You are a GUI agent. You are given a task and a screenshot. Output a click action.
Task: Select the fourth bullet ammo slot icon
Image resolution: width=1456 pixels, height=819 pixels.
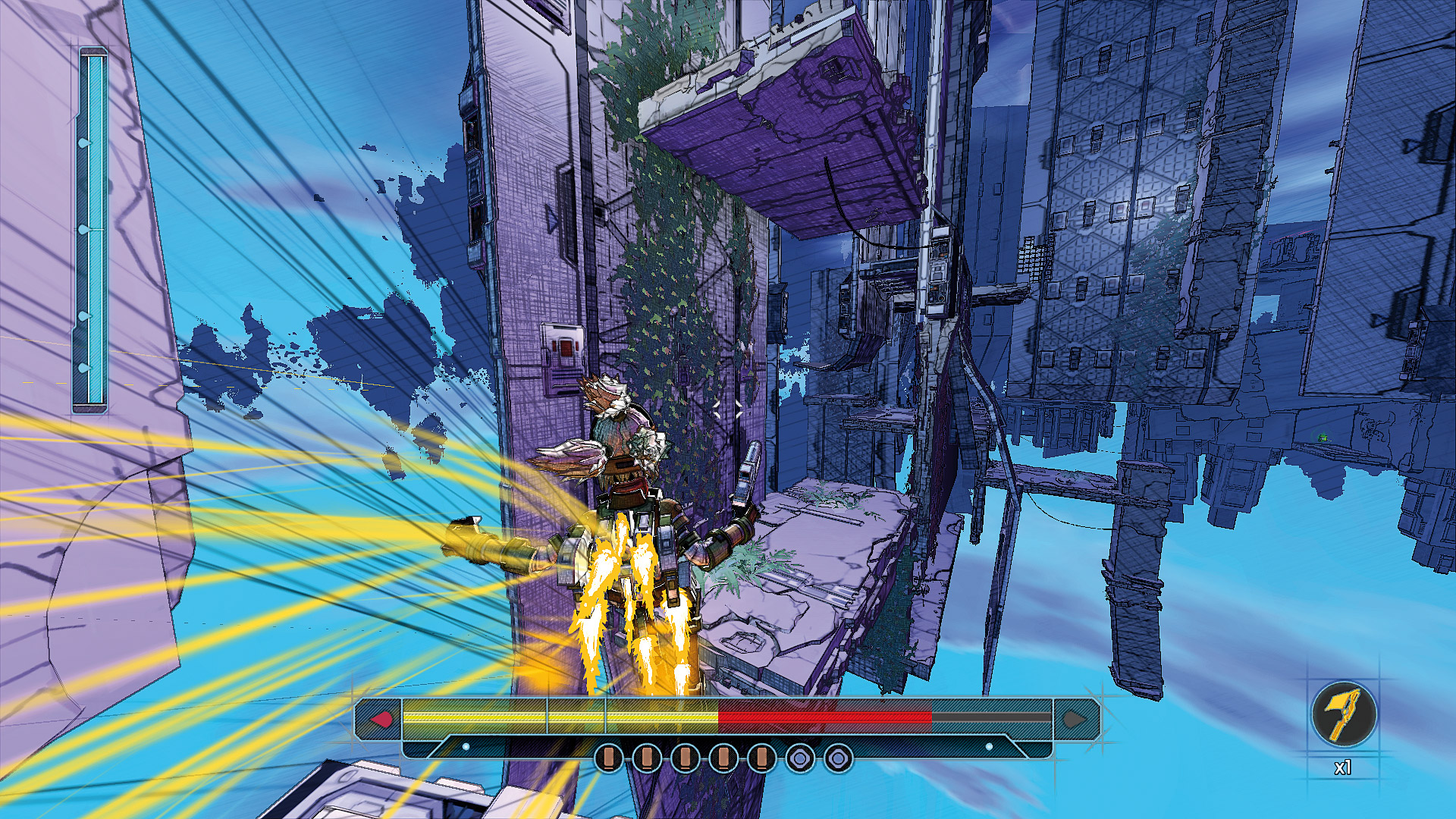click(x=722, y=757)
